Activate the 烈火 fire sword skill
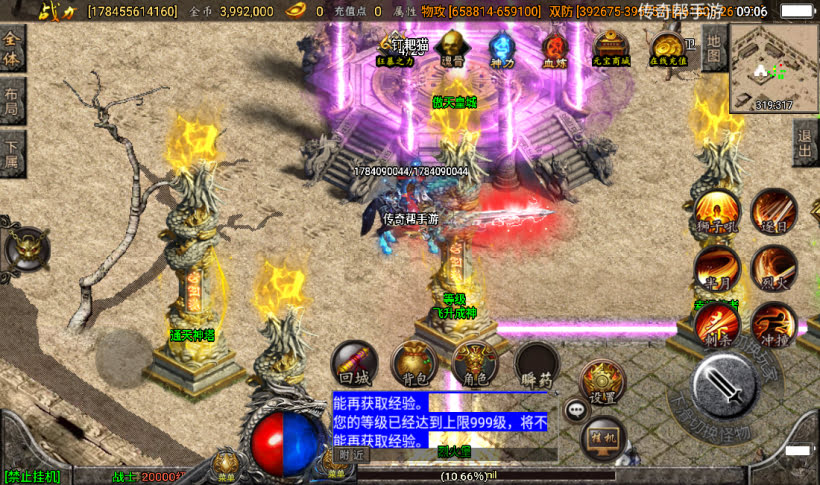820x485 pixels. click(774, 268)
